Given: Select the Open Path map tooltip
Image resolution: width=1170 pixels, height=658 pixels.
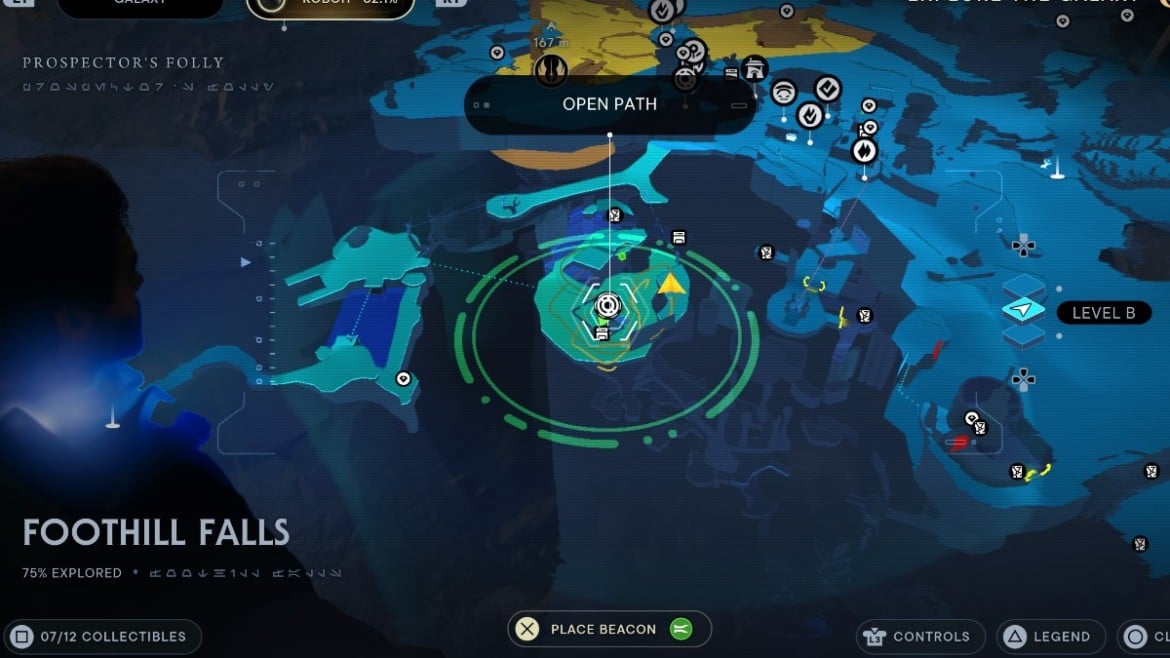Looking at the screenshot, I should pyautogui.click(x=609, y=105).
